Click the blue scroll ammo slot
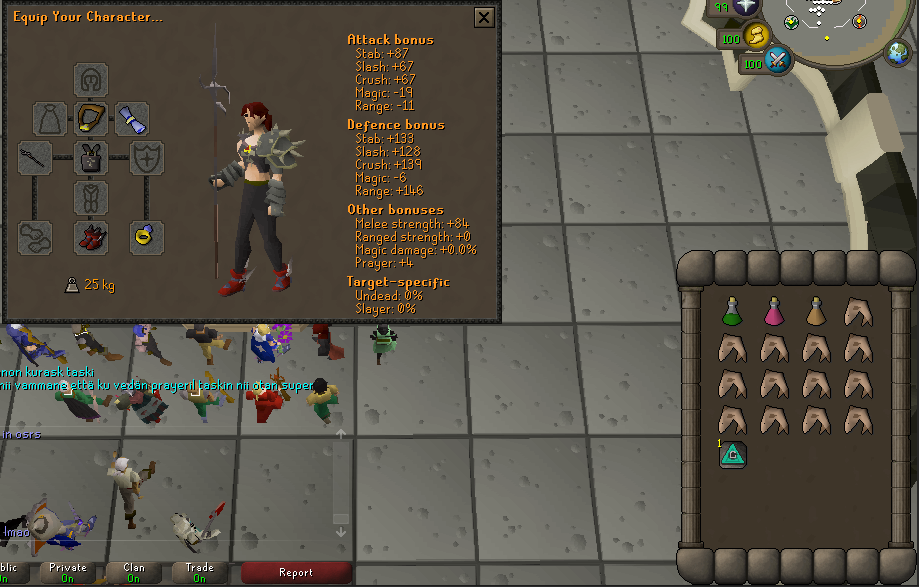The width and height of the screenshot is (919, 587). point(132,119)
